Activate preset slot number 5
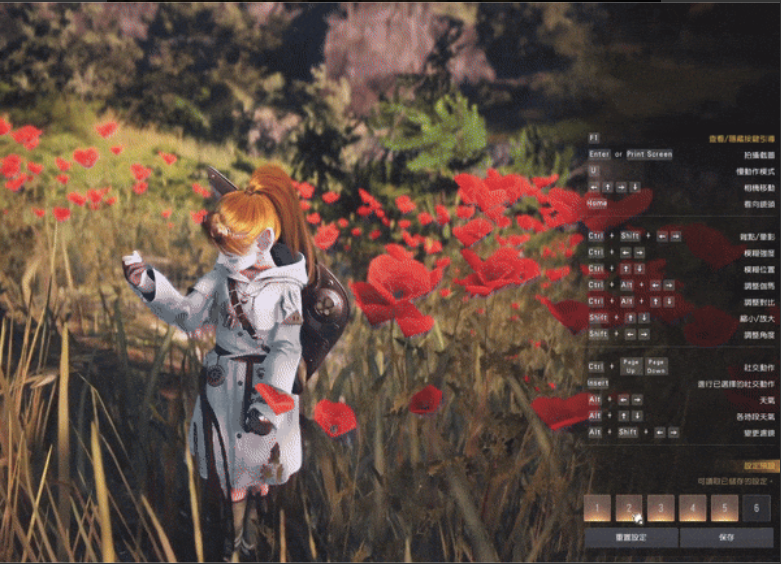 point(725,507)
